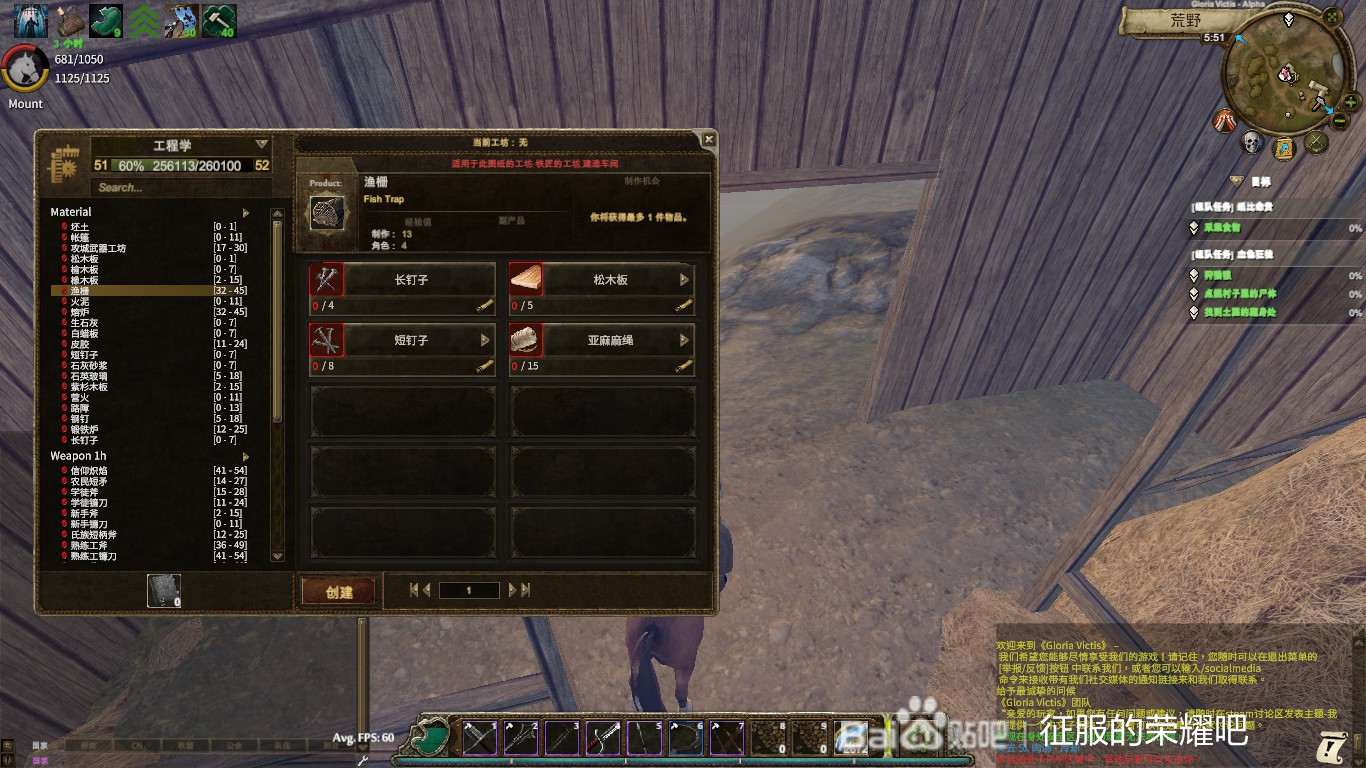Open the 工程学 profession dropdown

pos(262,145)
